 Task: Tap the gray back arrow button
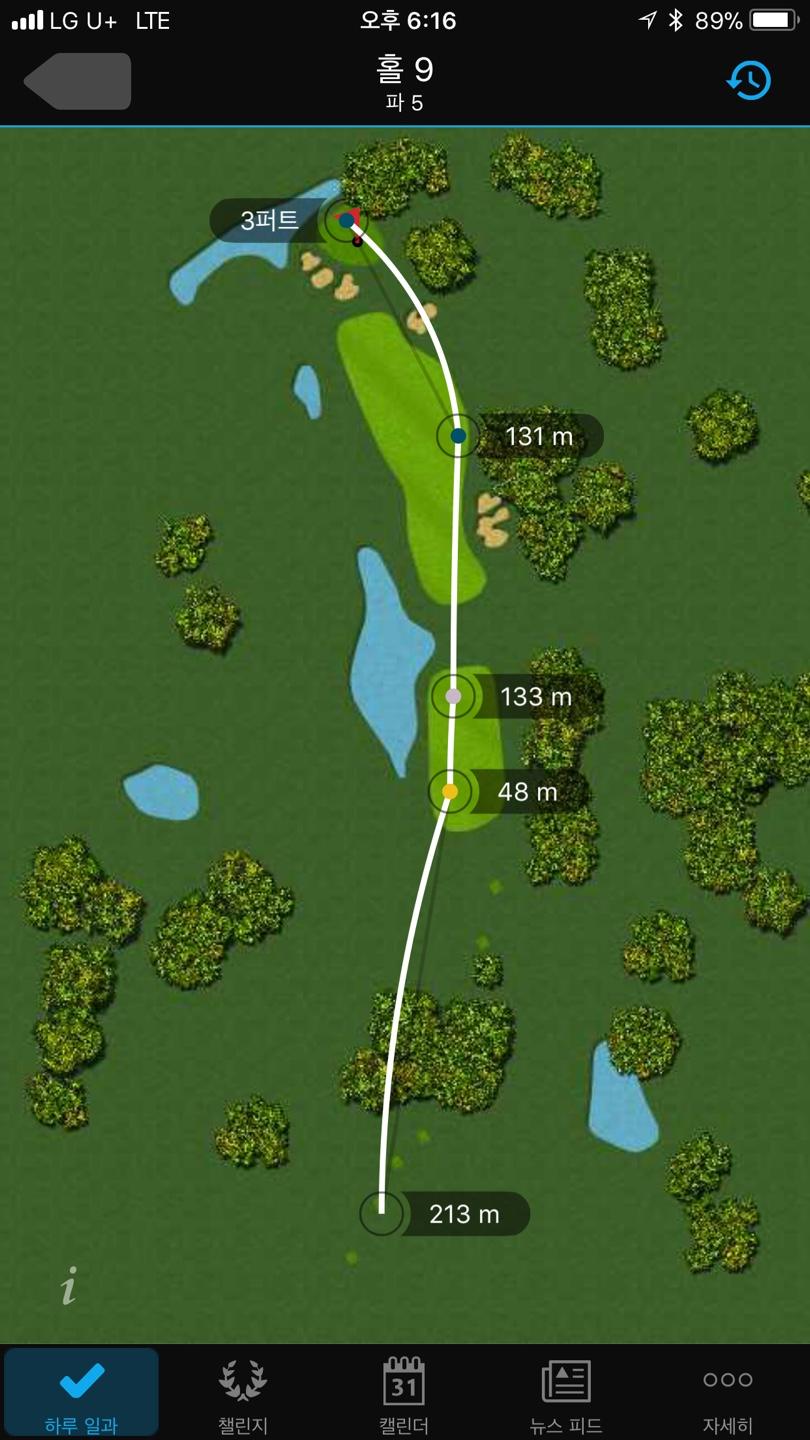pyautogui.click(x=78, y=81)
